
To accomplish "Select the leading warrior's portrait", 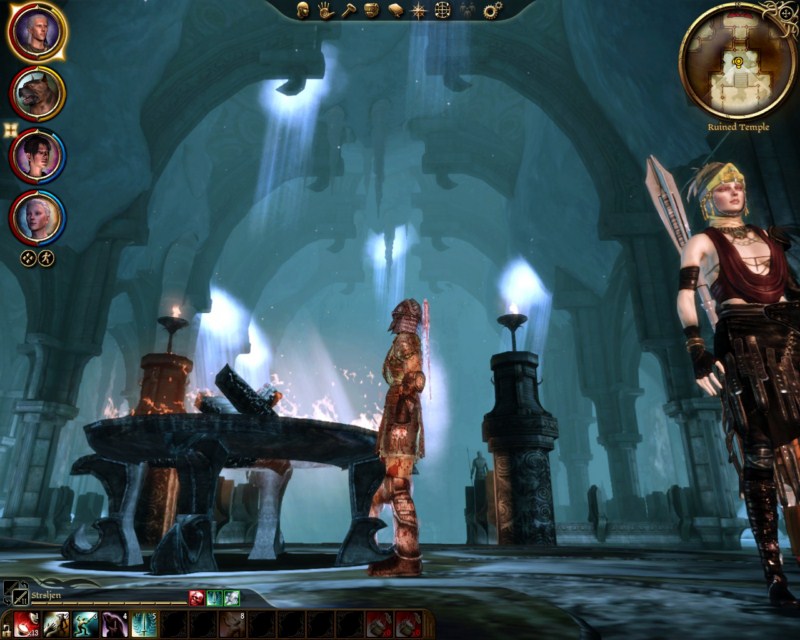I will click(38, 31).
